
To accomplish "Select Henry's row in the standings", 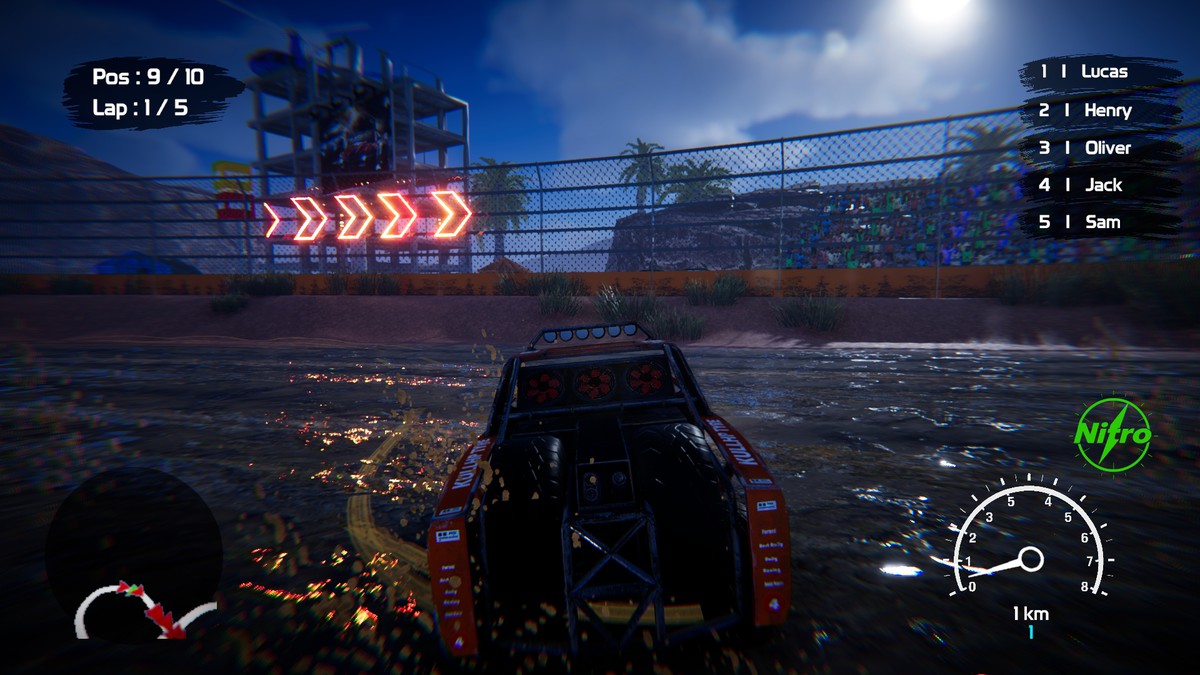I will pyautogui.click(x=1097, y=110).
